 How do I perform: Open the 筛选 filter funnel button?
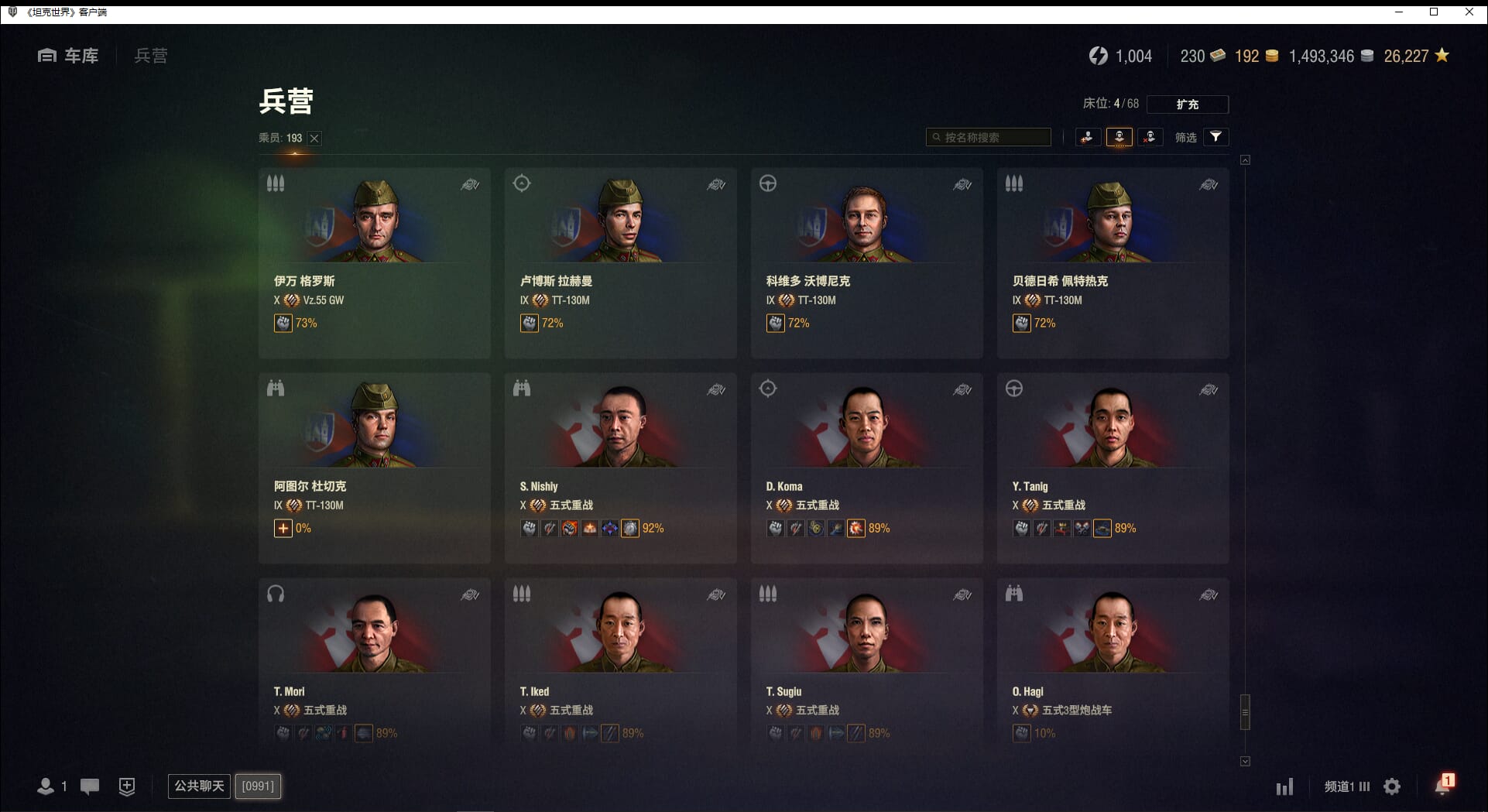coord(1216,137)
